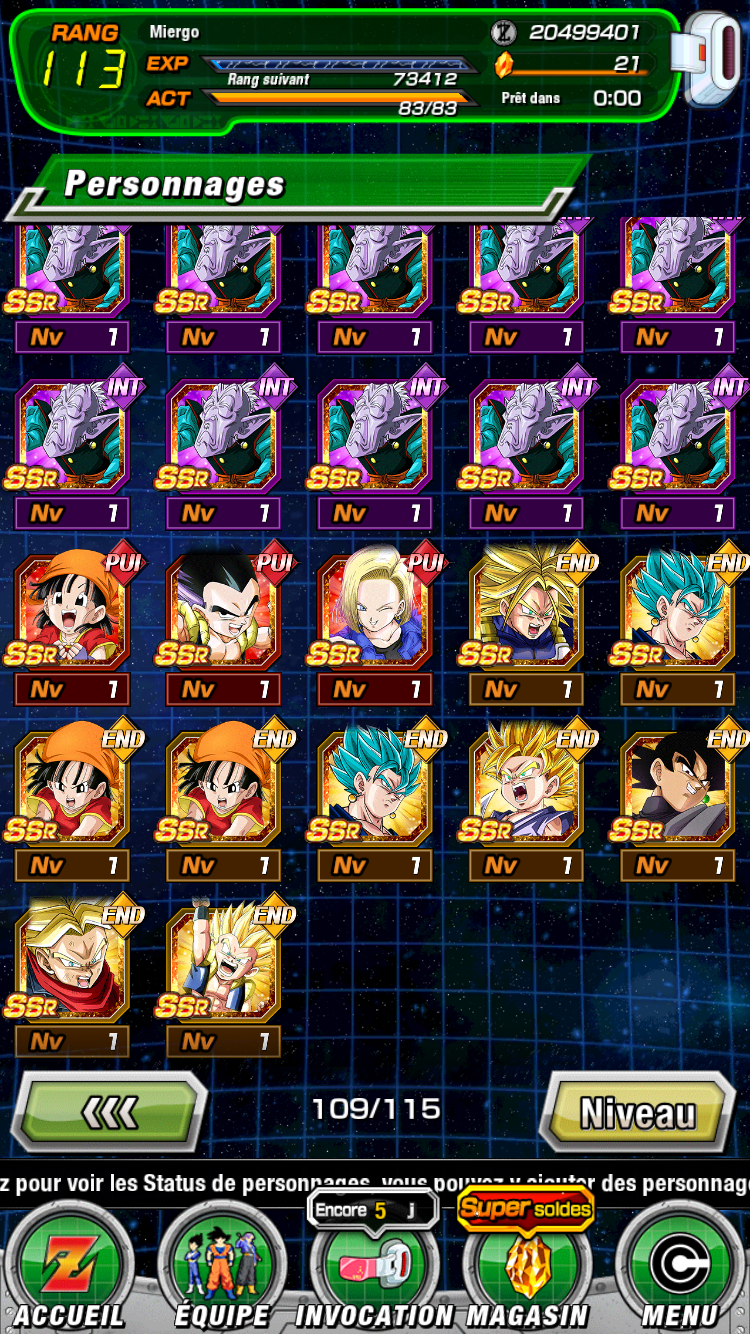The height and width of the screenshot is (1334, 750).
Task: Select the Android 18 character card
Action: pos(375,610)
